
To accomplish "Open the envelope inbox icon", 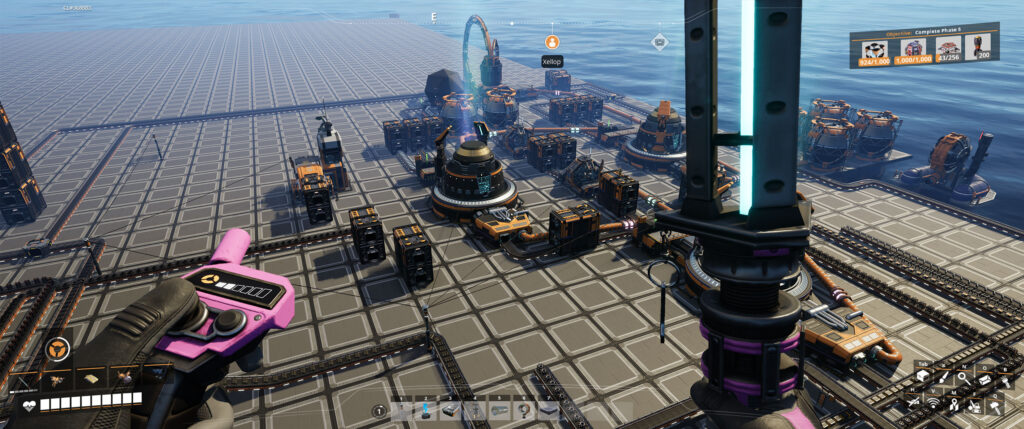I will pos(983,377).
